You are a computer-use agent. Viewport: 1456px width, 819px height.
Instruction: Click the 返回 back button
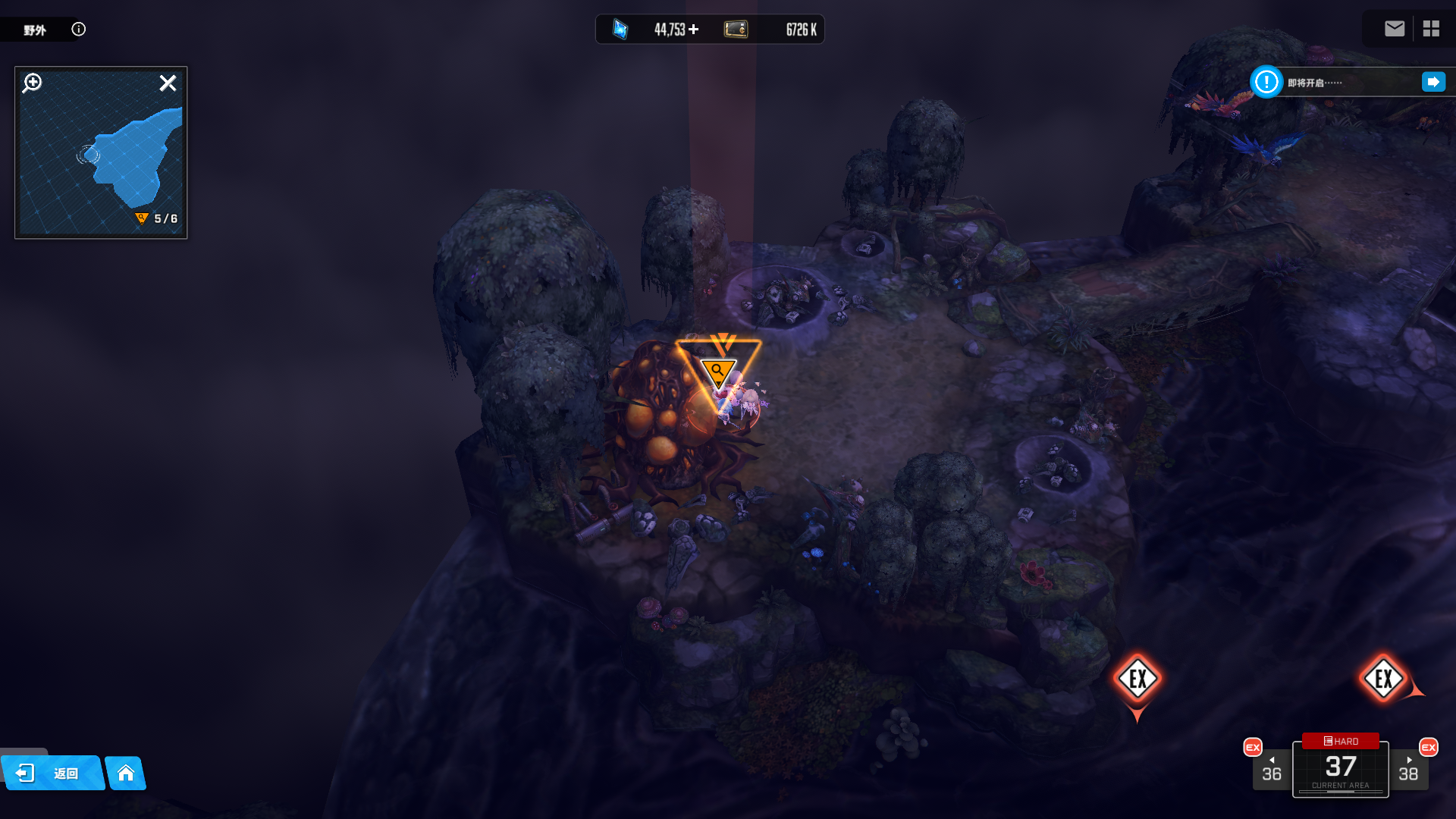point(53,773)
